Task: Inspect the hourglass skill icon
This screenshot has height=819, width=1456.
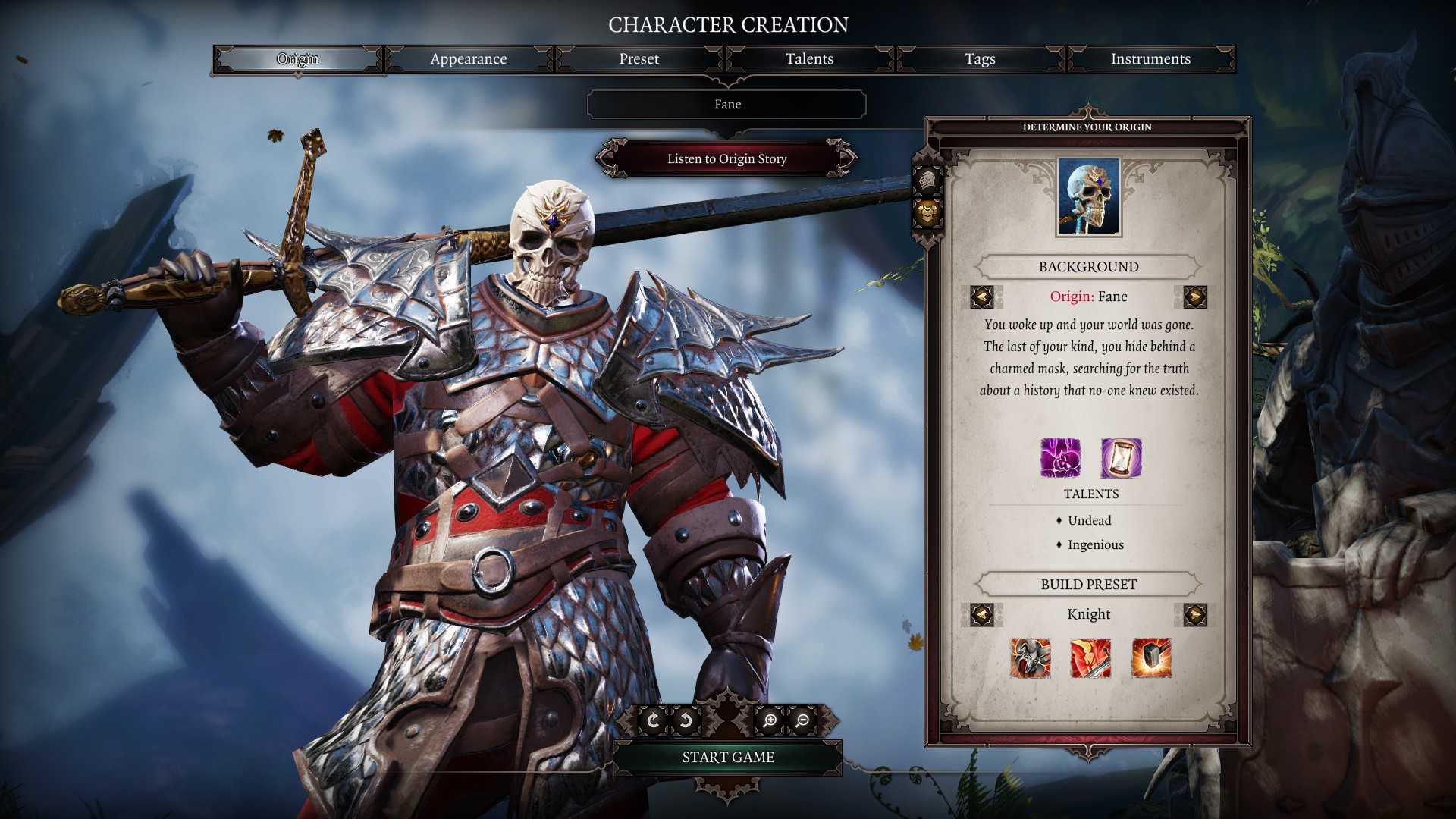Action: point(1121,458)
